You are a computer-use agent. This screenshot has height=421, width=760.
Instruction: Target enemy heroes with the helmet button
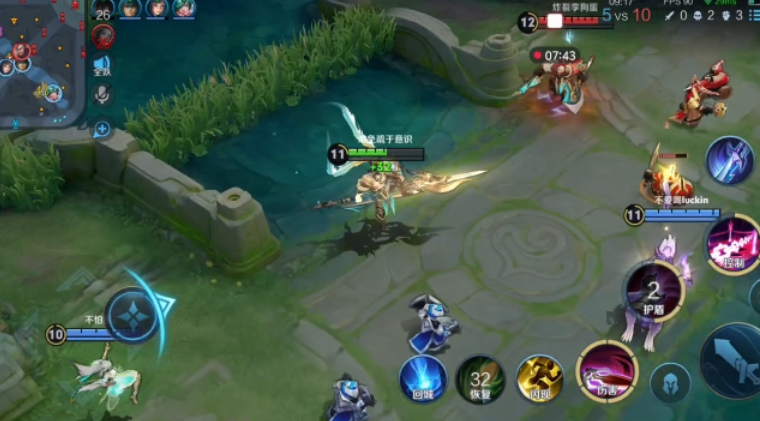[x=670, y=383]
